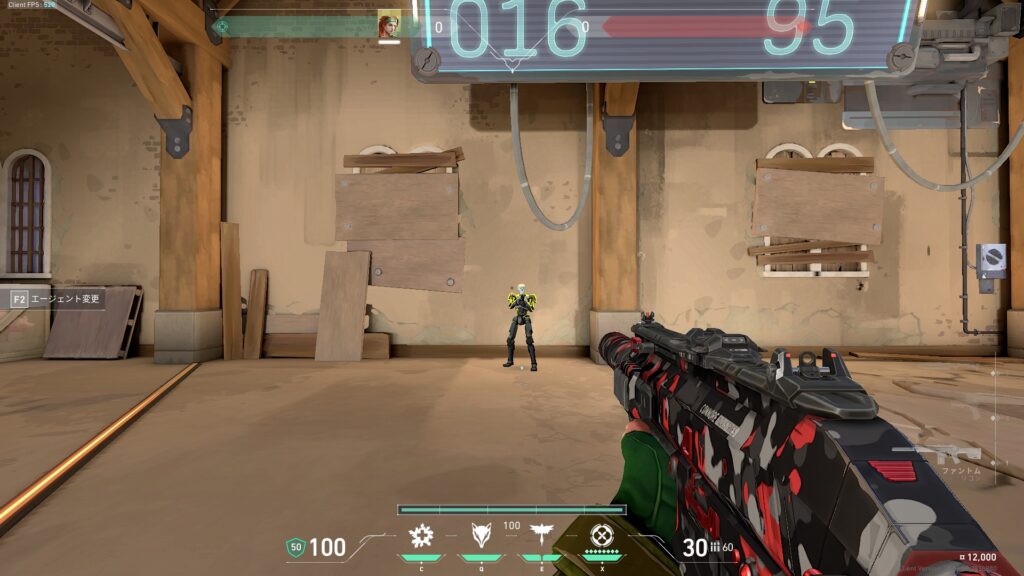Select the Phantom weapon icon
The height and width of the screenshot is (576, 1024).
tap(951, 453)
